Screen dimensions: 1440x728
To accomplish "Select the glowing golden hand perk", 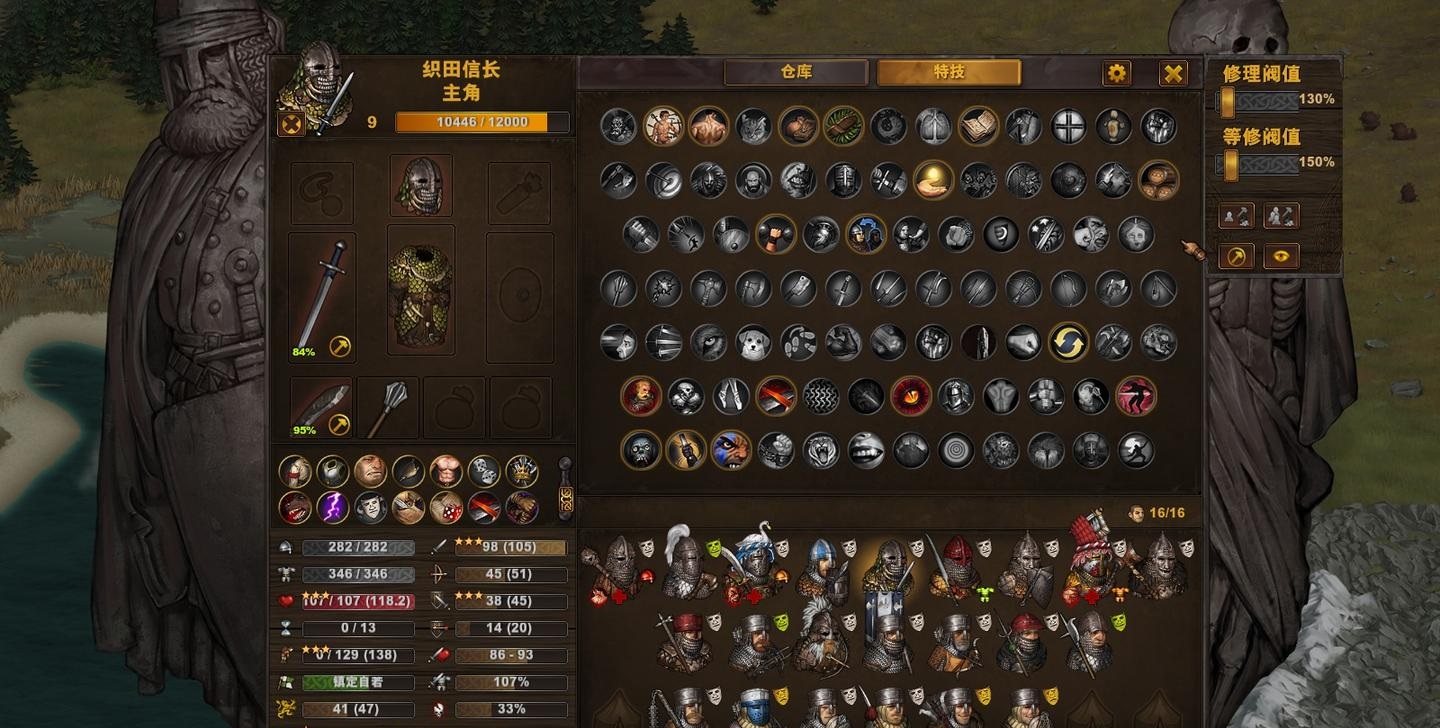I will tap(931, 181).
